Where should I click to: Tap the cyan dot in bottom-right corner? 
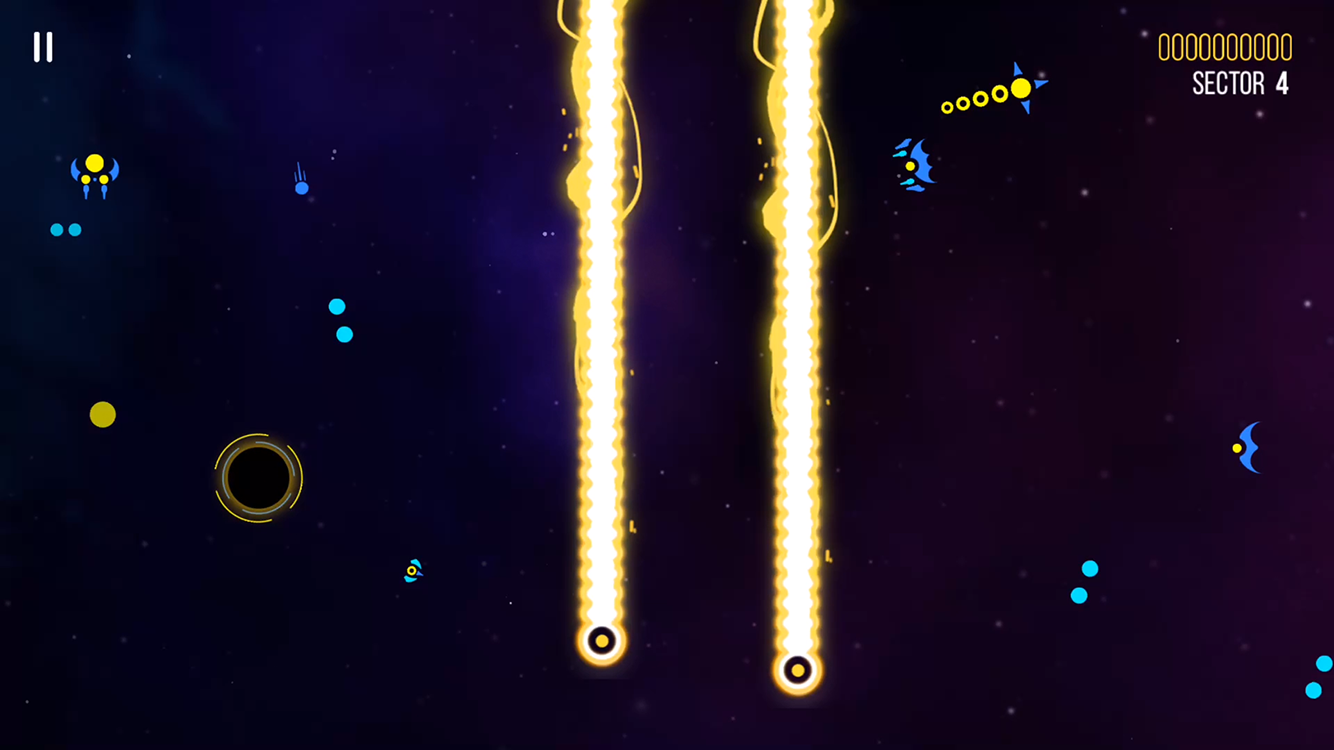click(1313, 689)
